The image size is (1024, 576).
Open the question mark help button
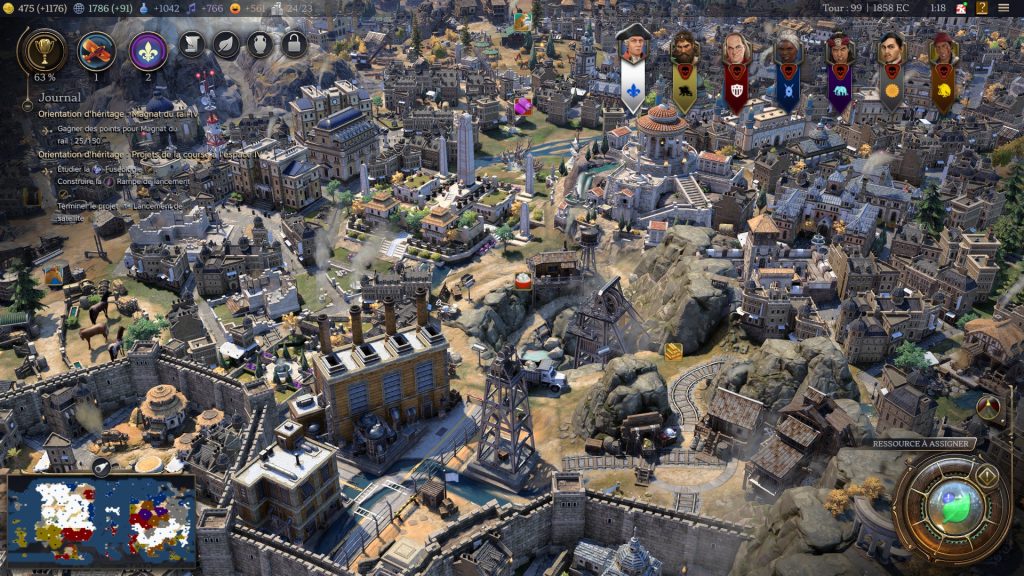point(981,8)
